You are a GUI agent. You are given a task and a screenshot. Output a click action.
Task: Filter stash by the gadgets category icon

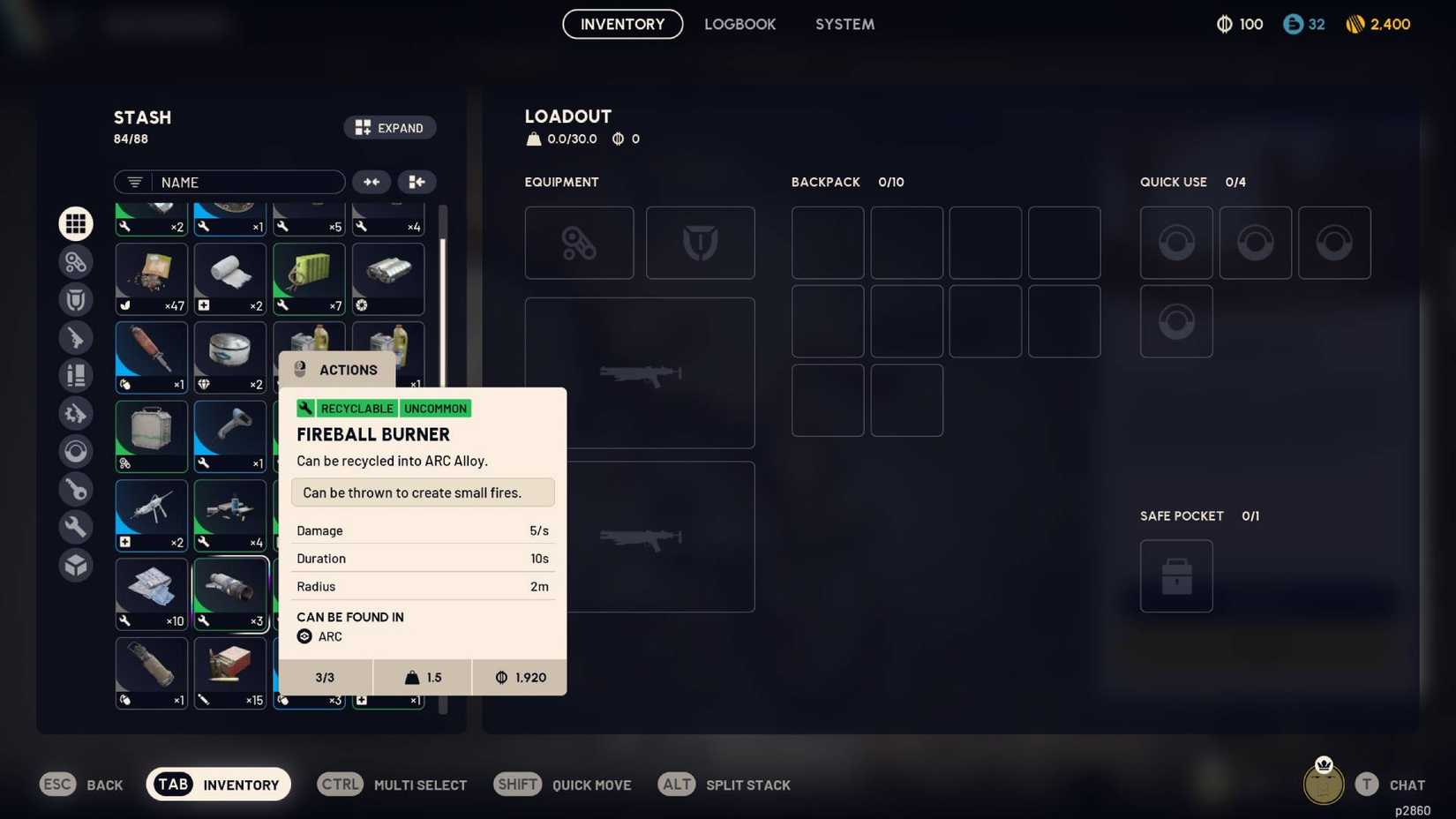coord(75,261)
